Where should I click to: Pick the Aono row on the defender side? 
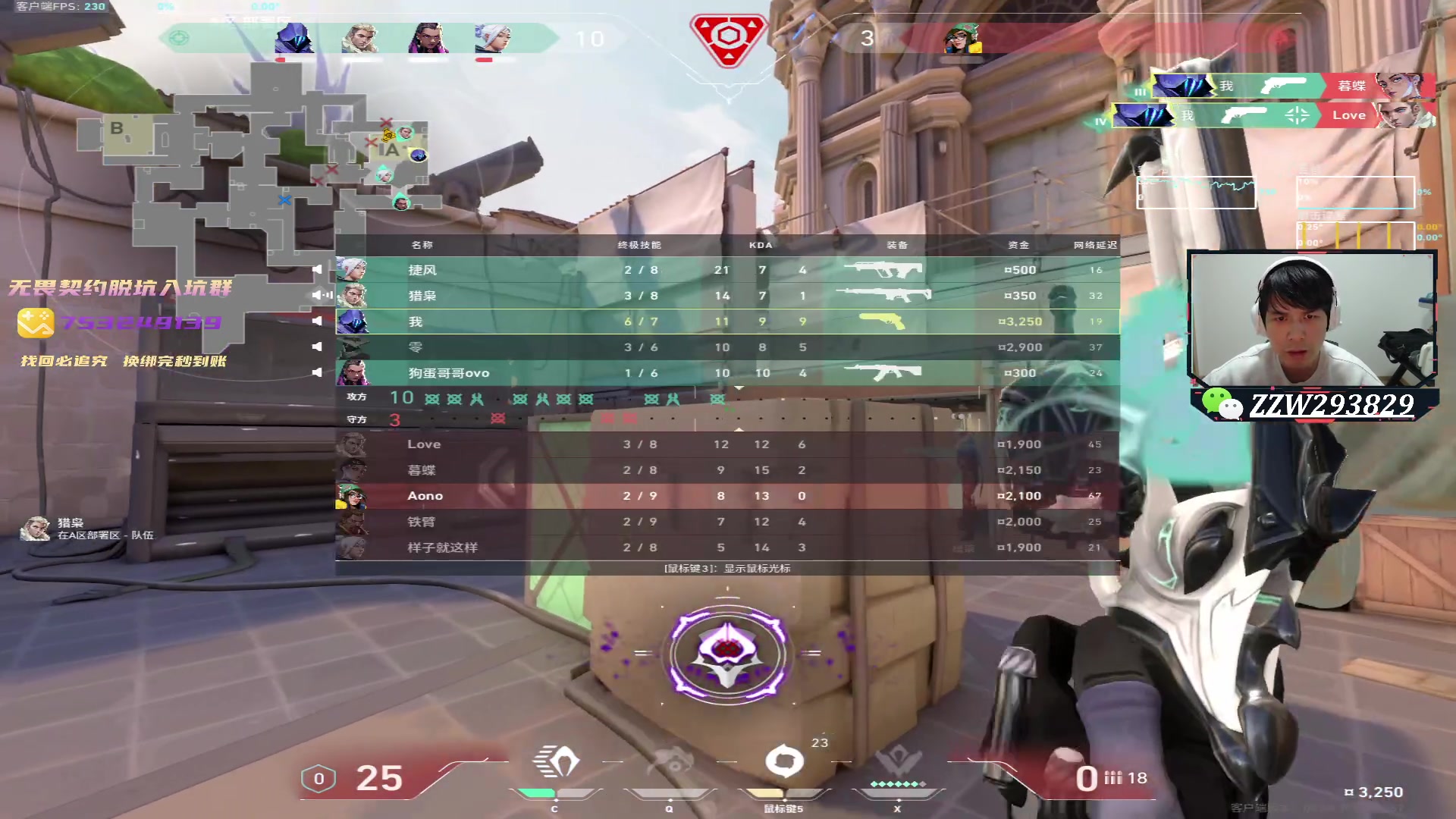[726, 496]
